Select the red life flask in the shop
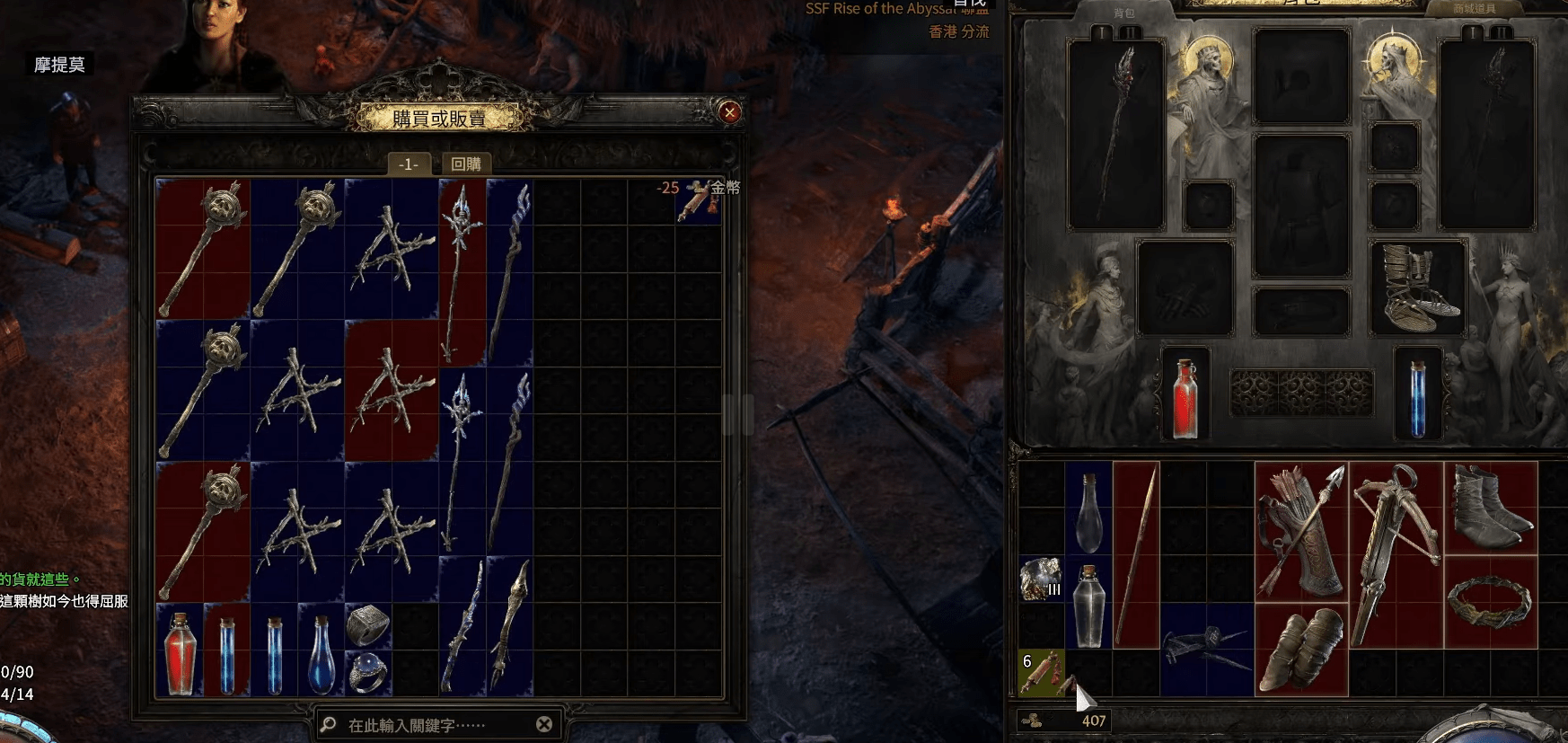This screenshot has width=1568, height=743. [180, 652]
